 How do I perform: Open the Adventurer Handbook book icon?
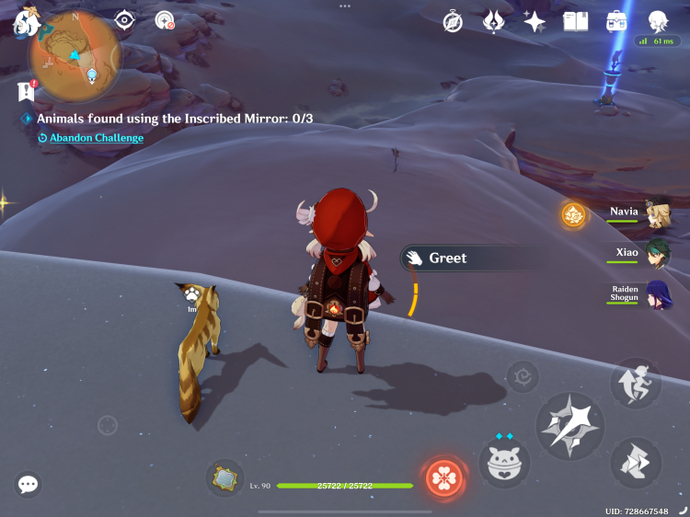coord(575,21)
